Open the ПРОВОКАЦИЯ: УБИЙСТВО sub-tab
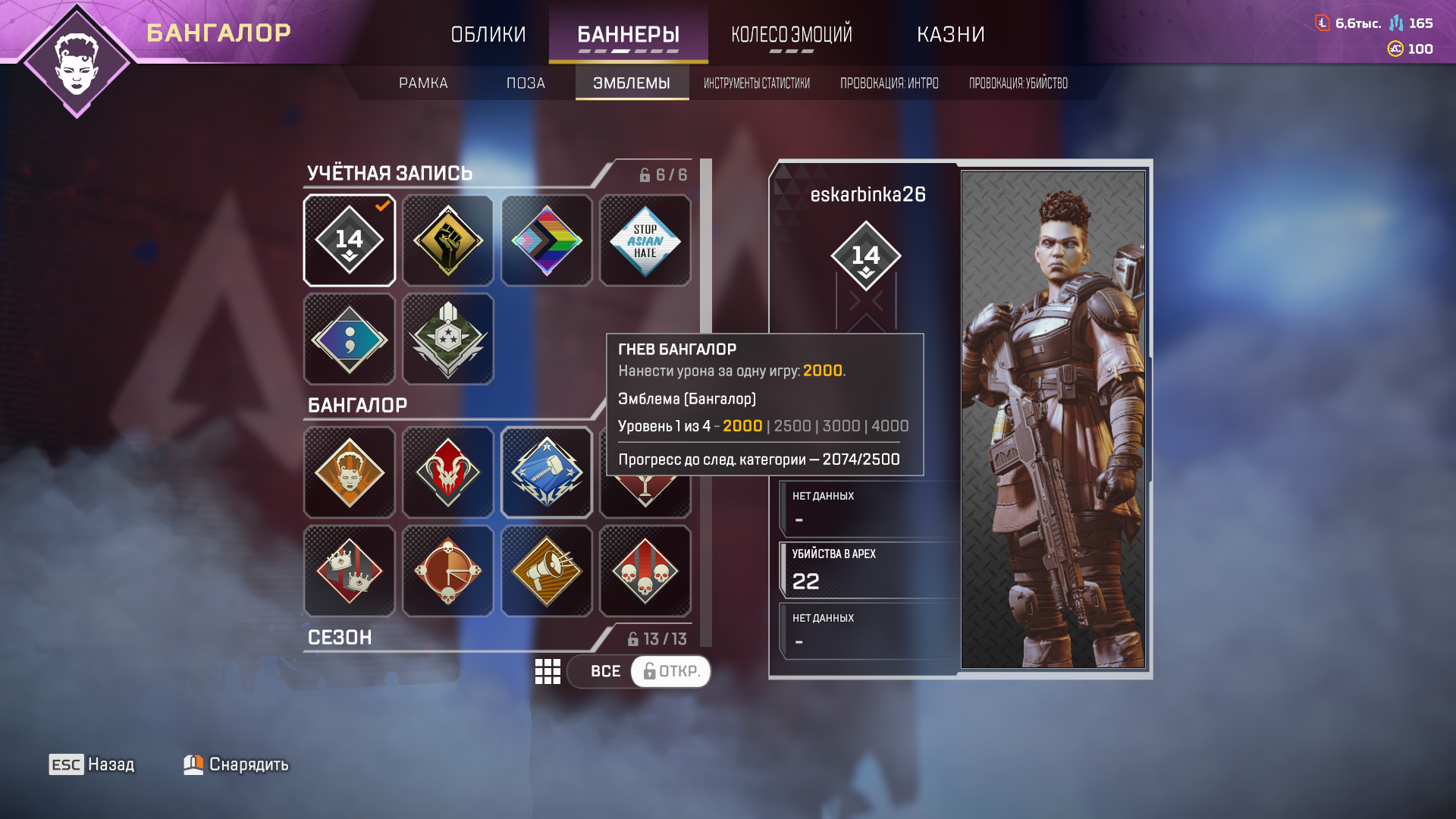 tap(1018, 83)
